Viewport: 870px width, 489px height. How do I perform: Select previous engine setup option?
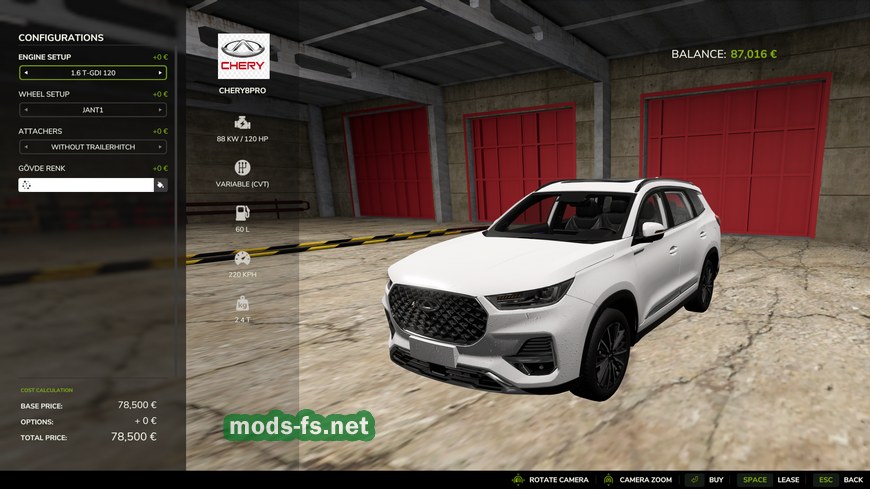click(25, 73)
